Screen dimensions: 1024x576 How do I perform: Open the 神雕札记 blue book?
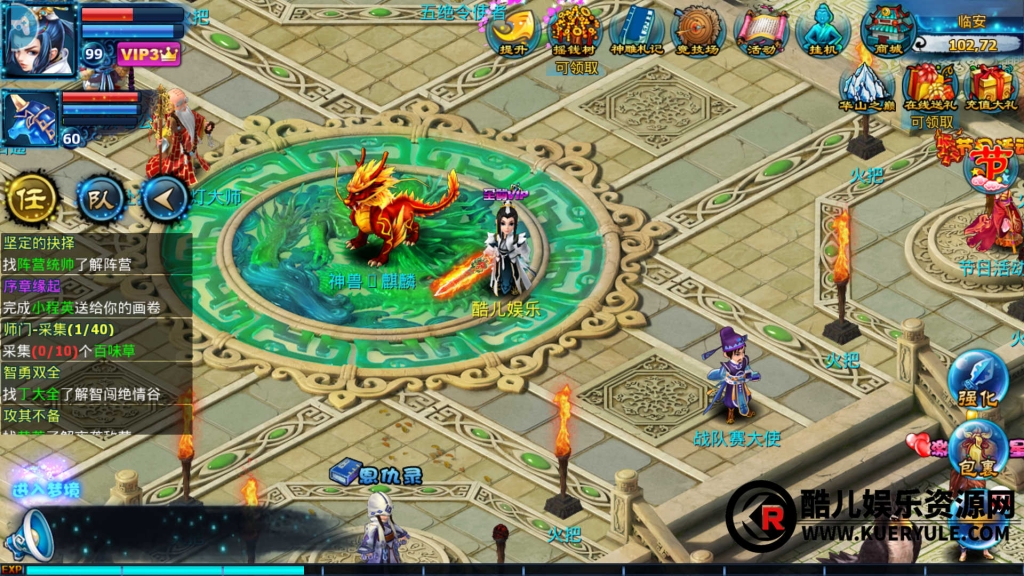636,30
